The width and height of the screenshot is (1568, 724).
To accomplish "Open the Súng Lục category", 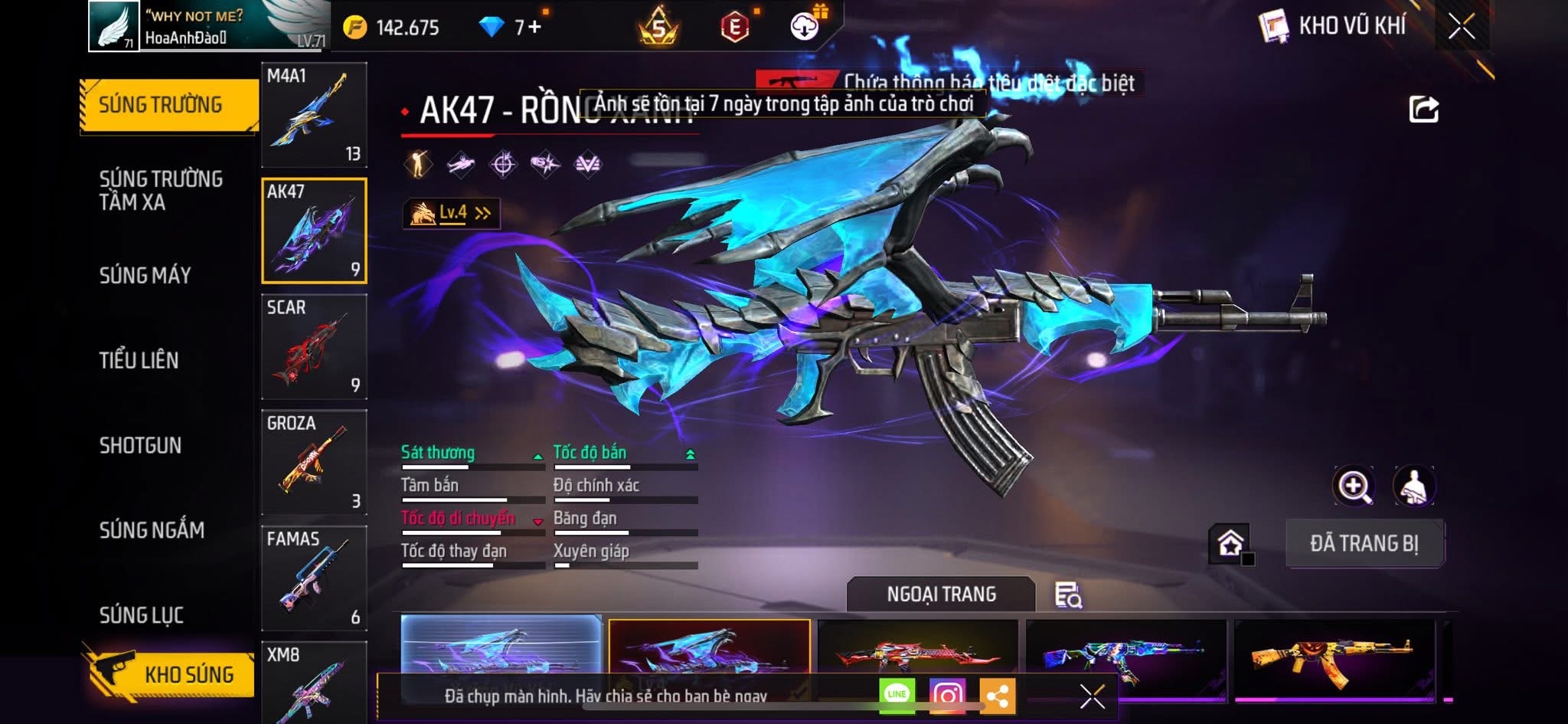I will [142, 614].
